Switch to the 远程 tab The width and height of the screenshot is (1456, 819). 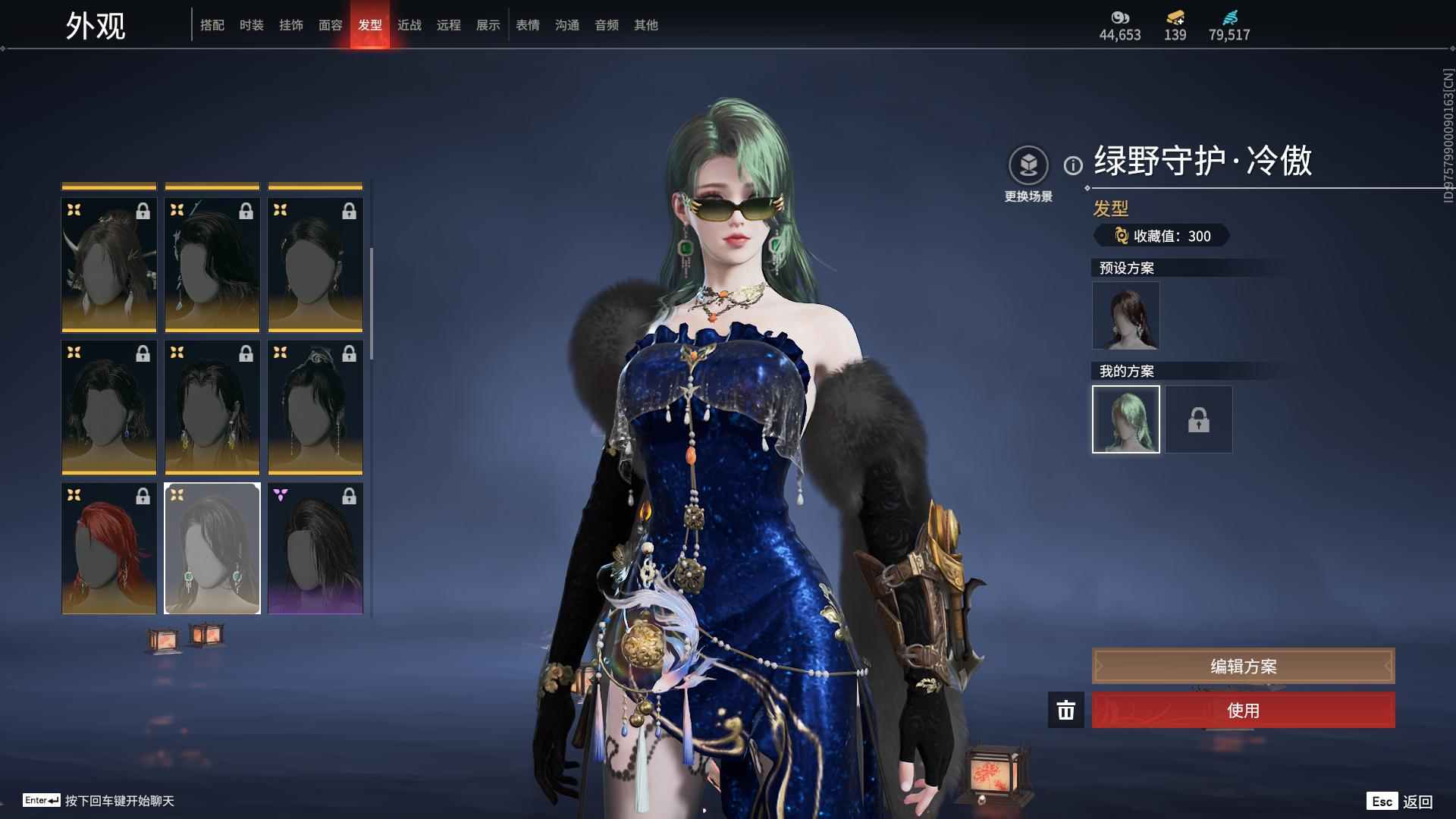(x=449, y=25)
